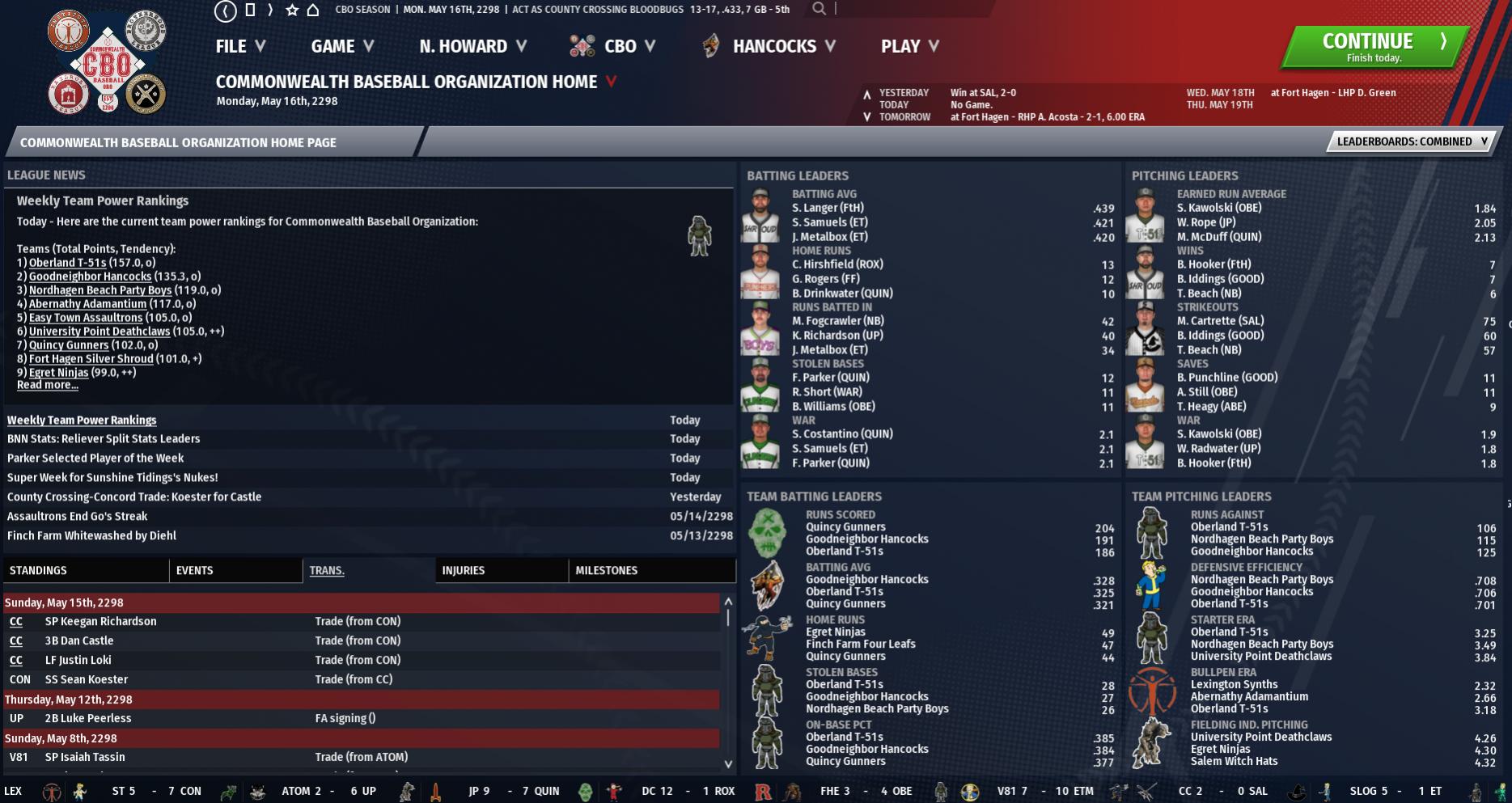Select the Koester for Castle trade story
1512x803 pixels.
(x=134, y=497)
